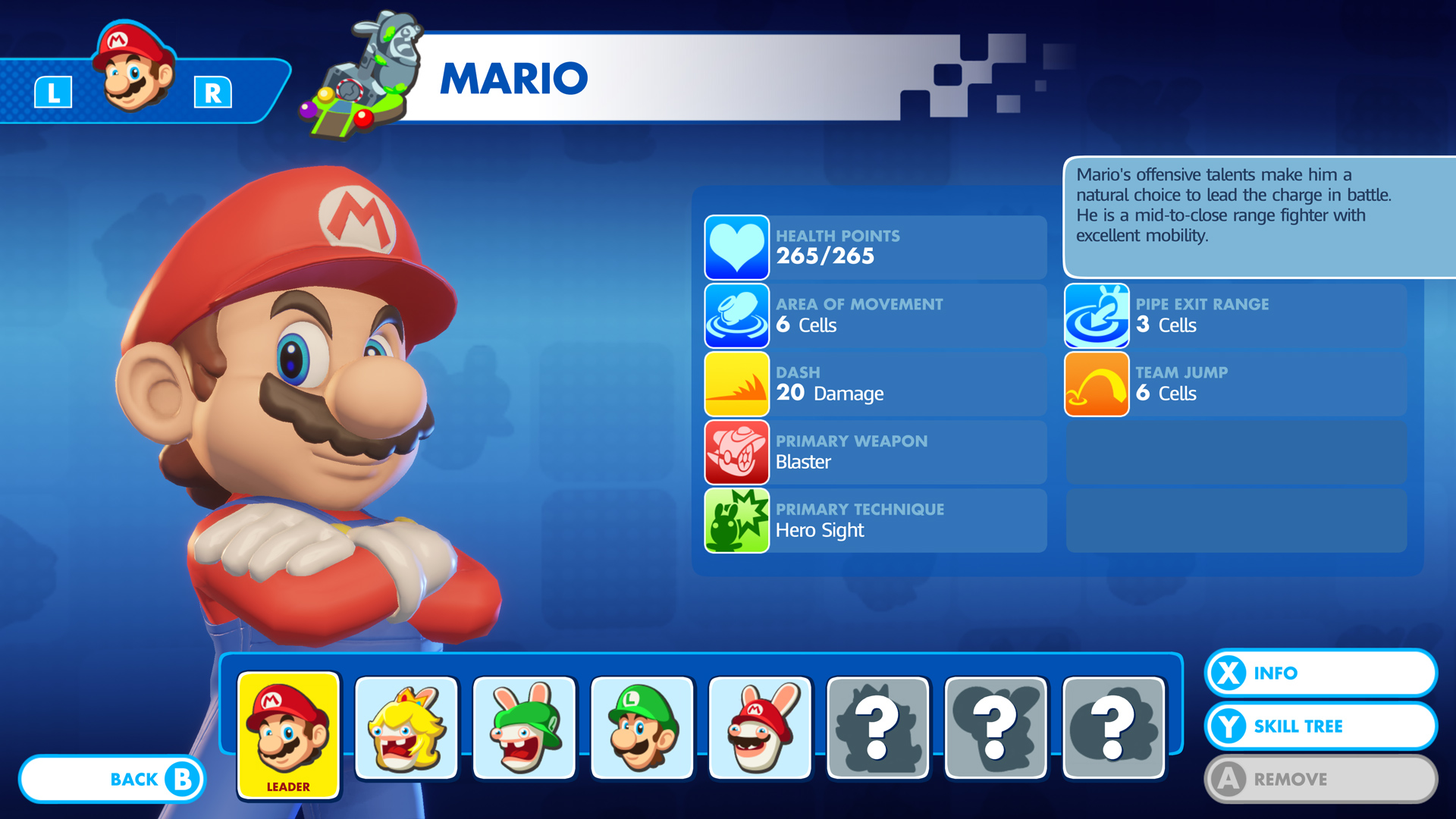Go Back to previous screen
This screenshot has width=1456, height=819.
[112, 779]
